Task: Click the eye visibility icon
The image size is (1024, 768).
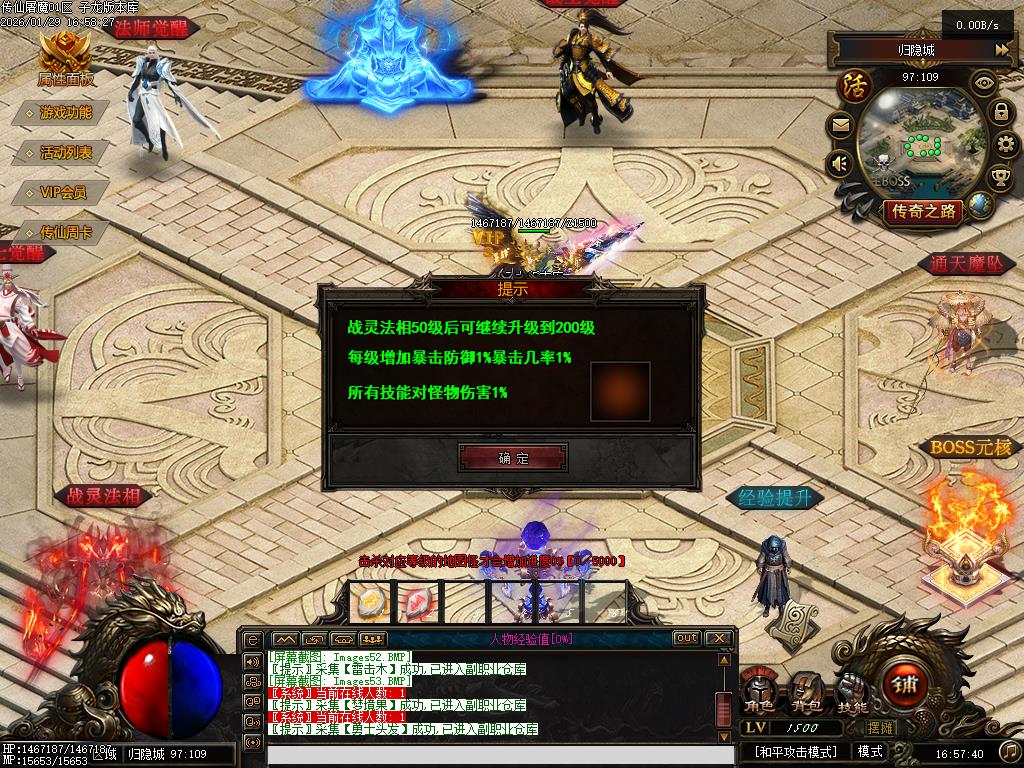Action: click(x=985, y=82)
